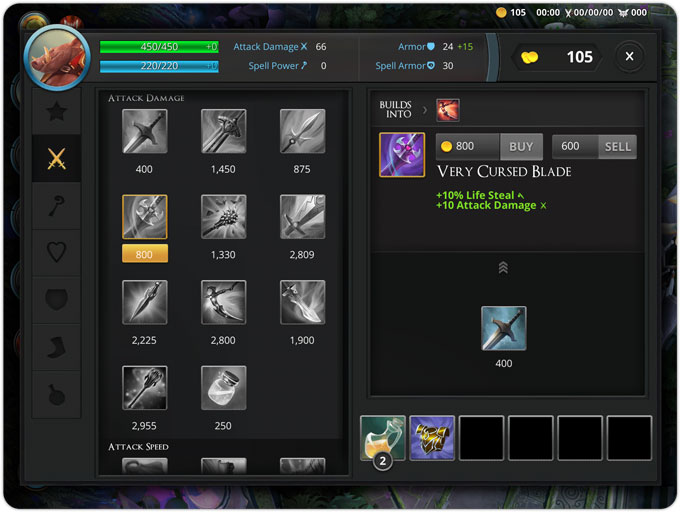Click the builds-into item icon
Viewport: 680px width, 512px height.
448,110
